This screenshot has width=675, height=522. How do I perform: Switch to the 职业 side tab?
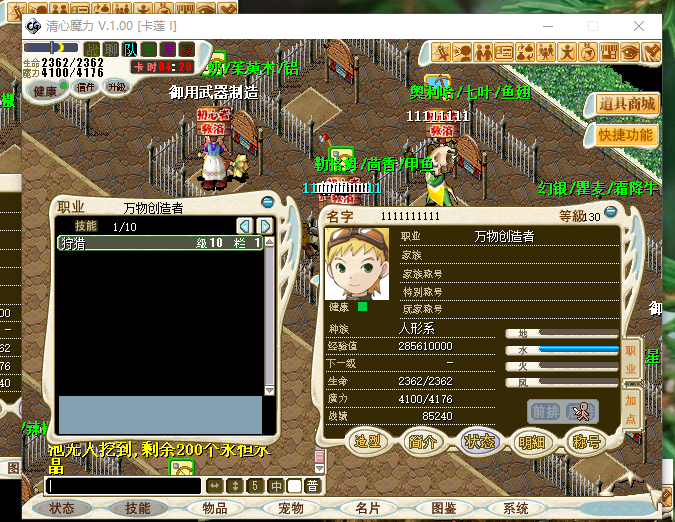pyautogui.click(x=630, y=360)
